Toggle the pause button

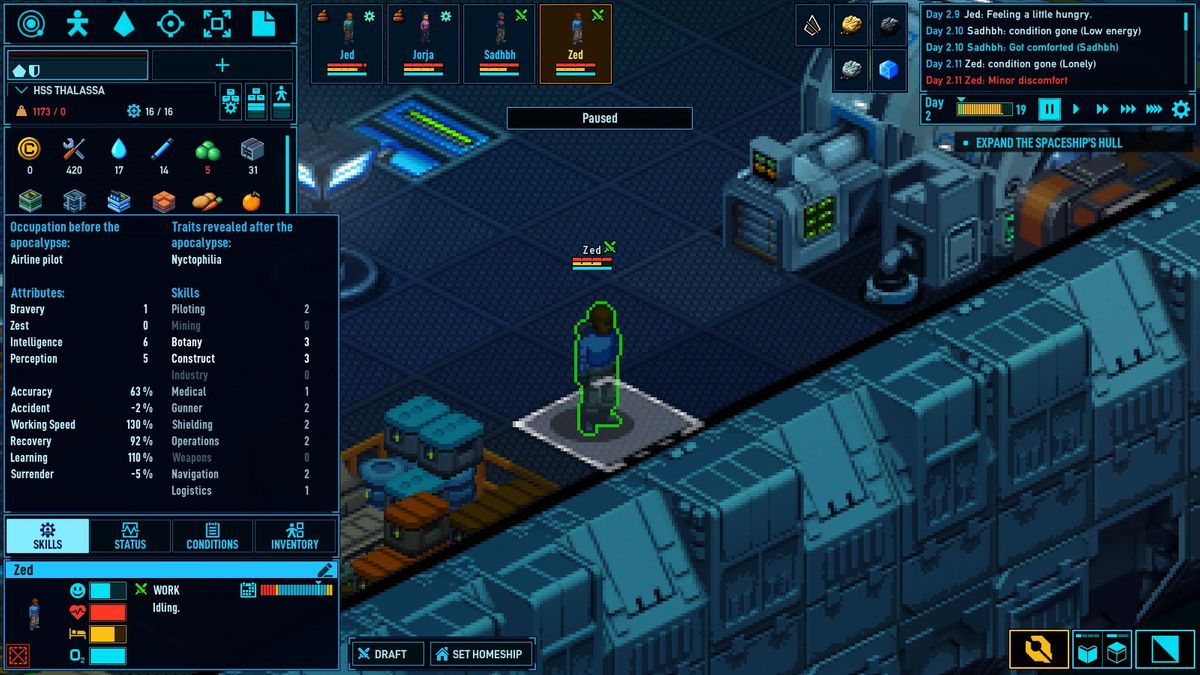pyautogui.click(x=1049, y=109)
